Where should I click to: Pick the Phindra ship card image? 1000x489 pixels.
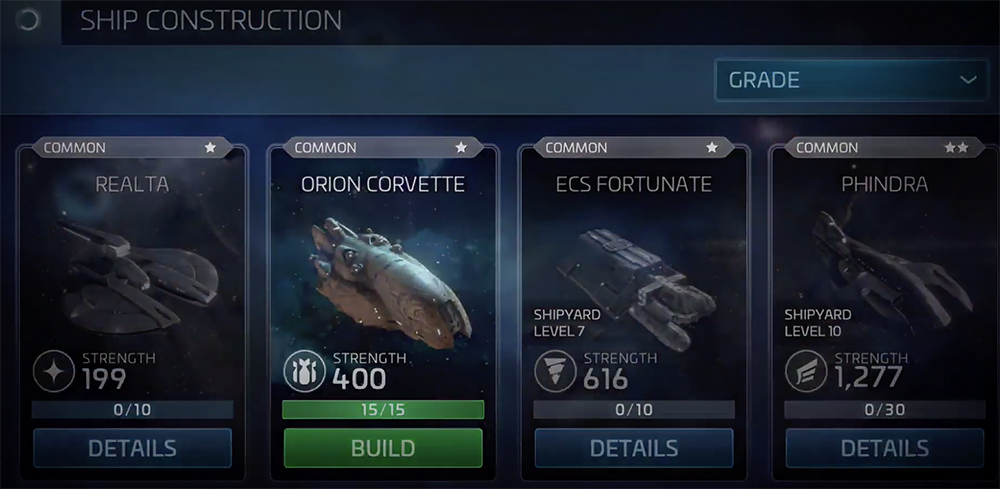point(885,265)
